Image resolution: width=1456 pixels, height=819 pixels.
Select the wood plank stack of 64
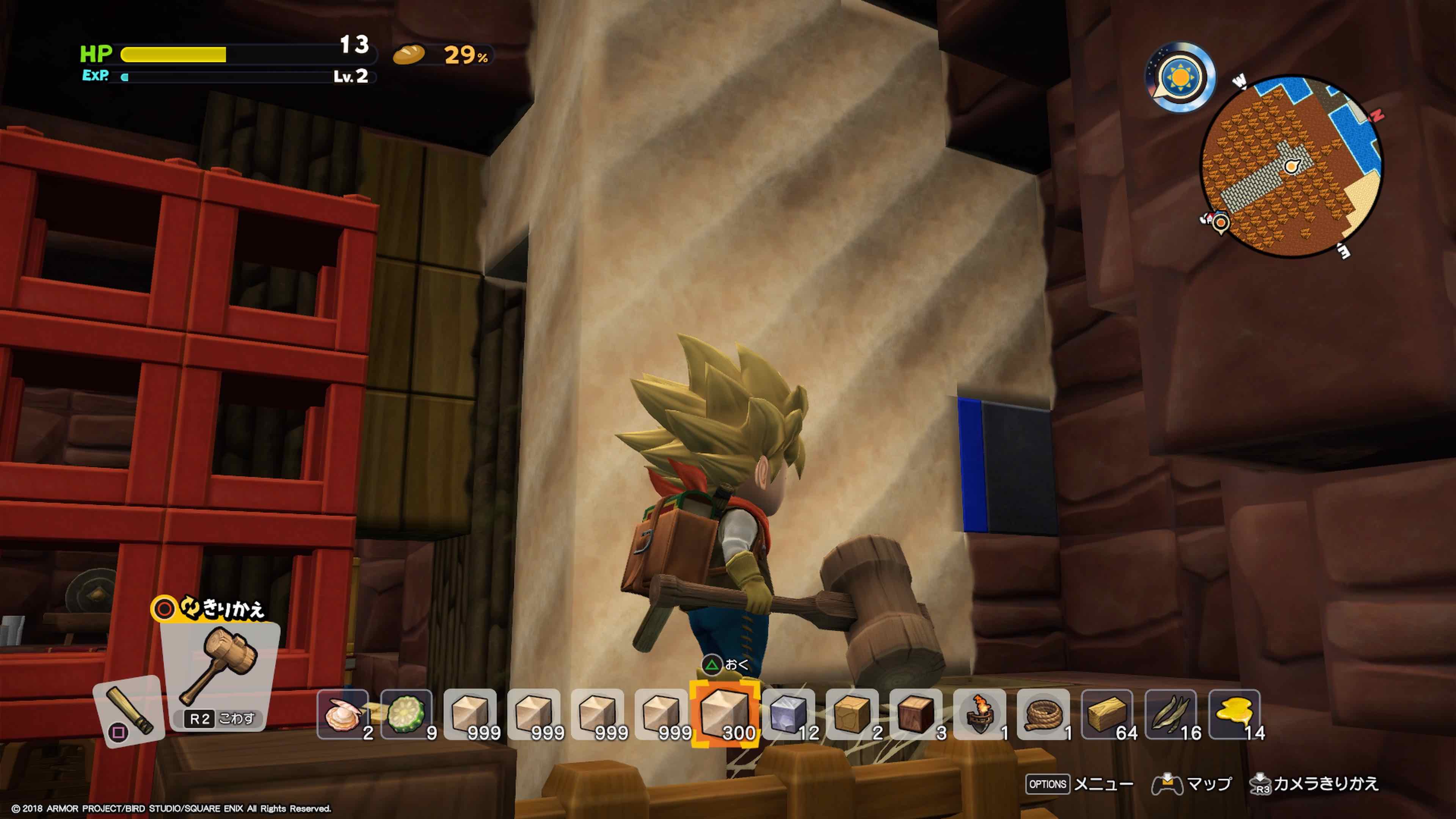(x=1107, y=714)
